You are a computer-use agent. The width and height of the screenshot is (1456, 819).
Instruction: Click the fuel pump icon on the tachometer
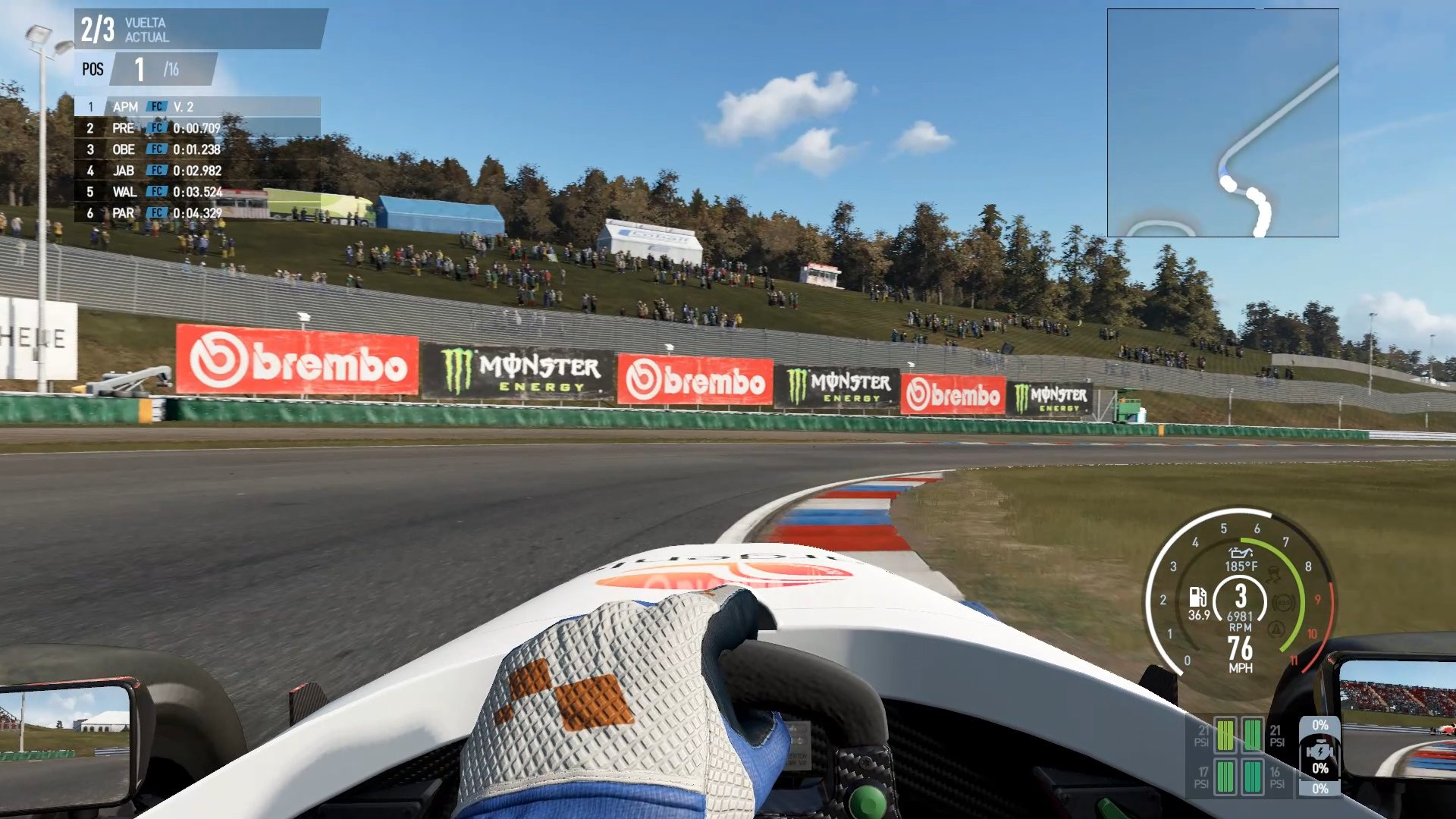pos(1198,598)
